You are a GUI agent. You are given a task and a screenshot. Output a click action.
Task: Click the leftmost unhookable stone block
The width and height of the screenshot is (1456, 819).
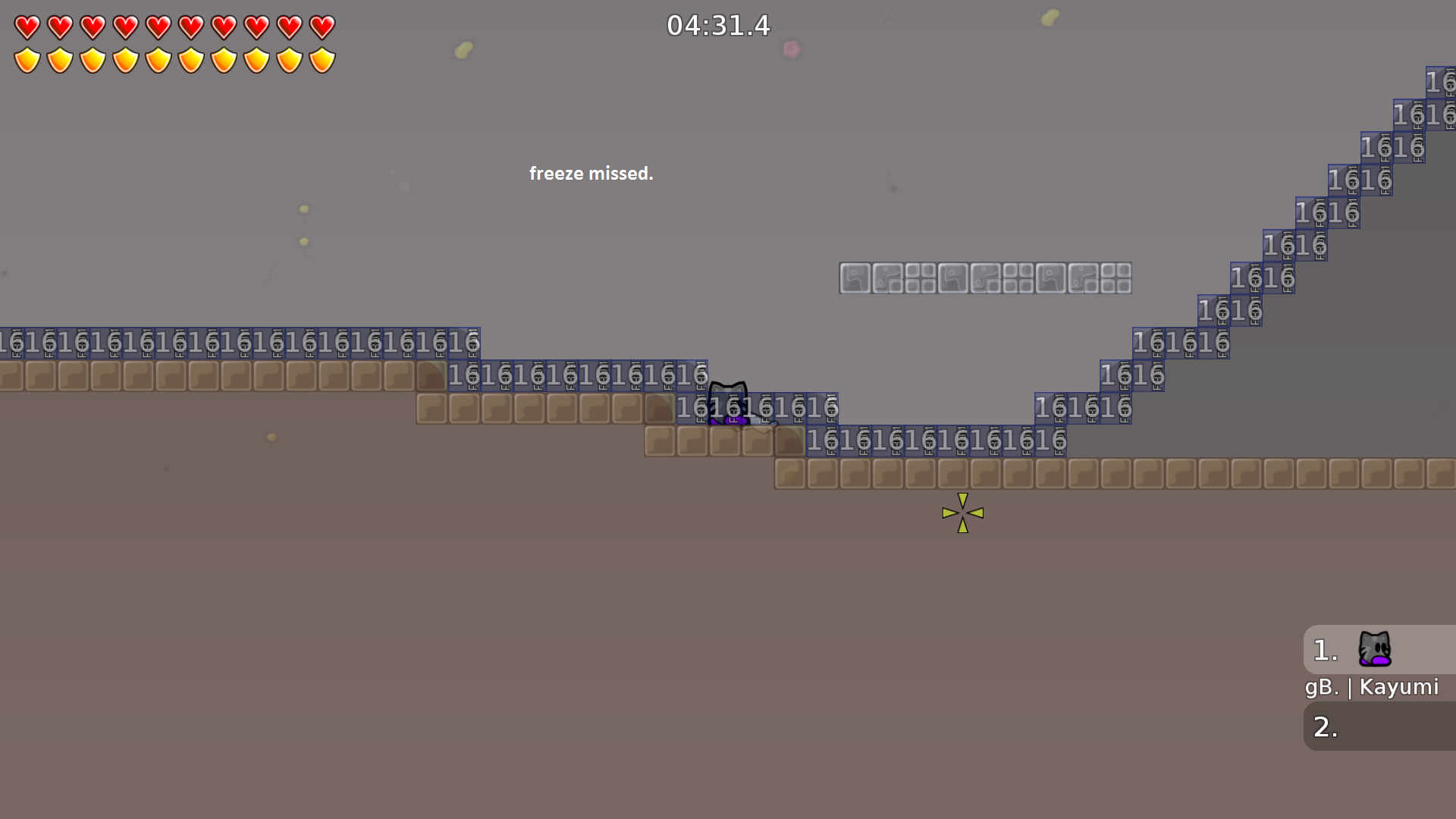pyautogui.click(x=855, y=279)
